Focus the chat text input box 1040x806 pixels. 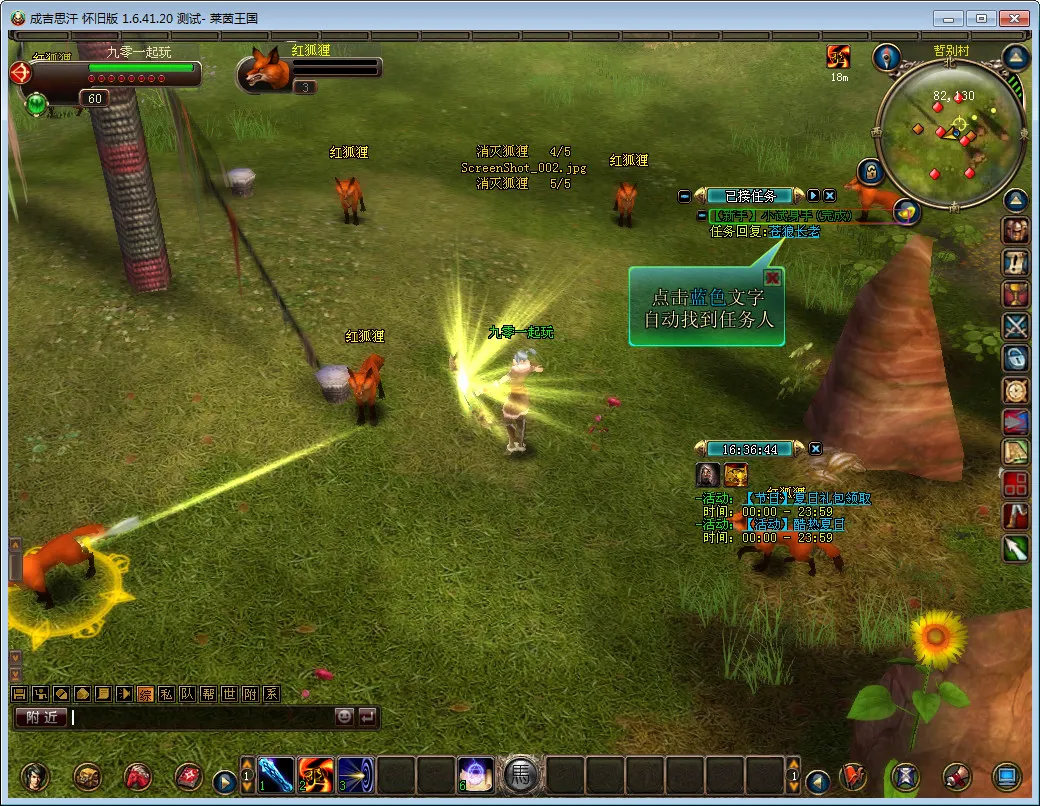tap(200, 717)
